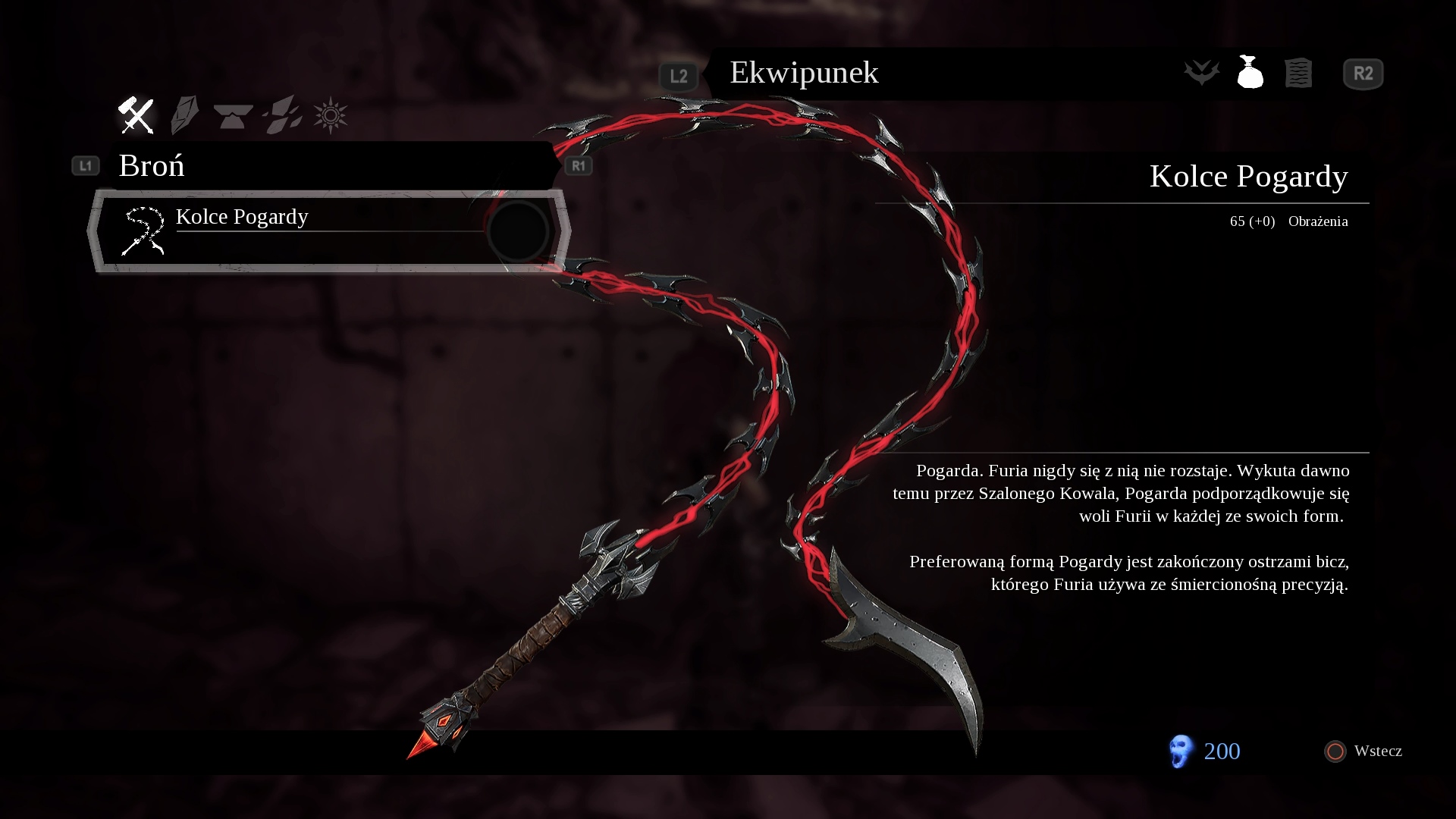
Task: Go back with the Wstecz button
Action: point(1363,751)
